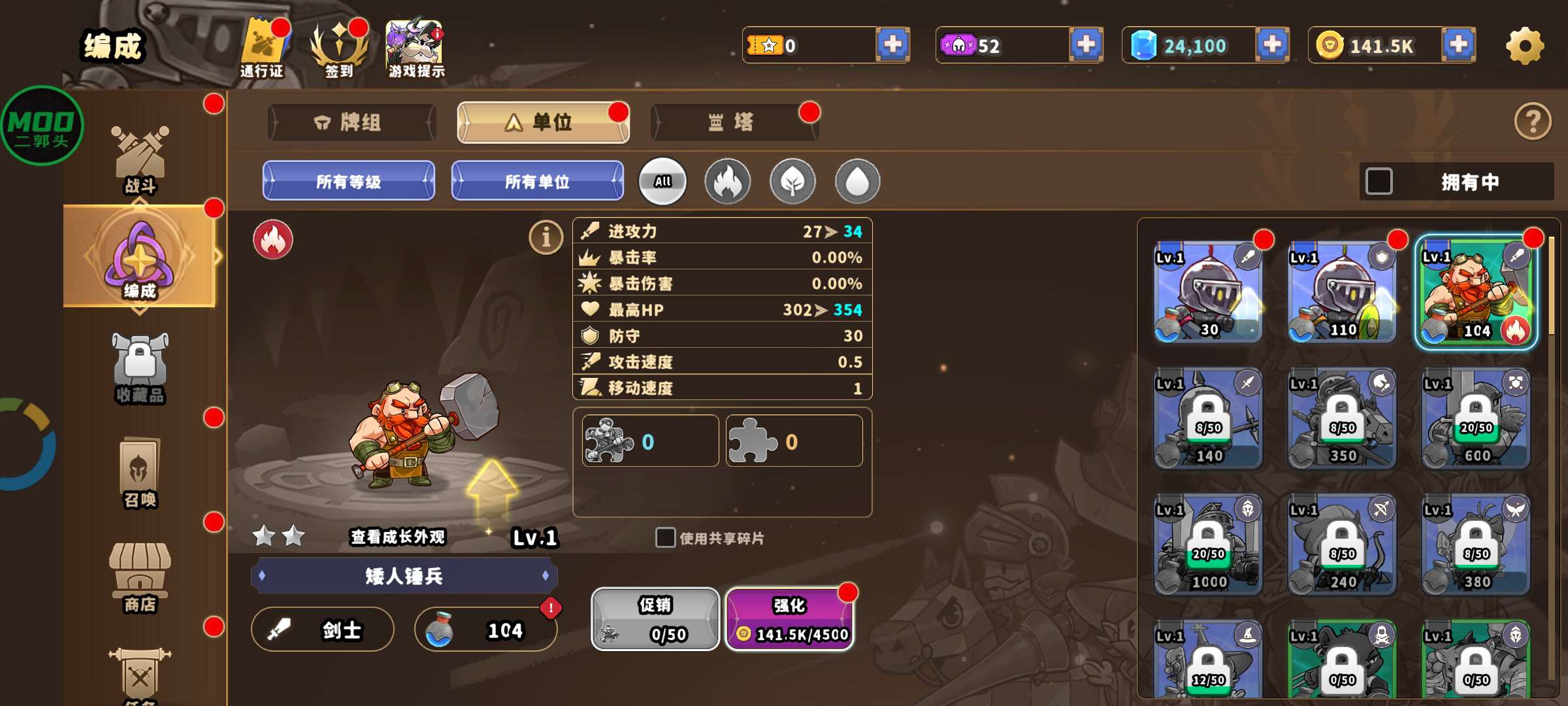Go to 战斗 battle menu
The height and width of the screenshot is (706, 1568).
[x=140, y=160]
